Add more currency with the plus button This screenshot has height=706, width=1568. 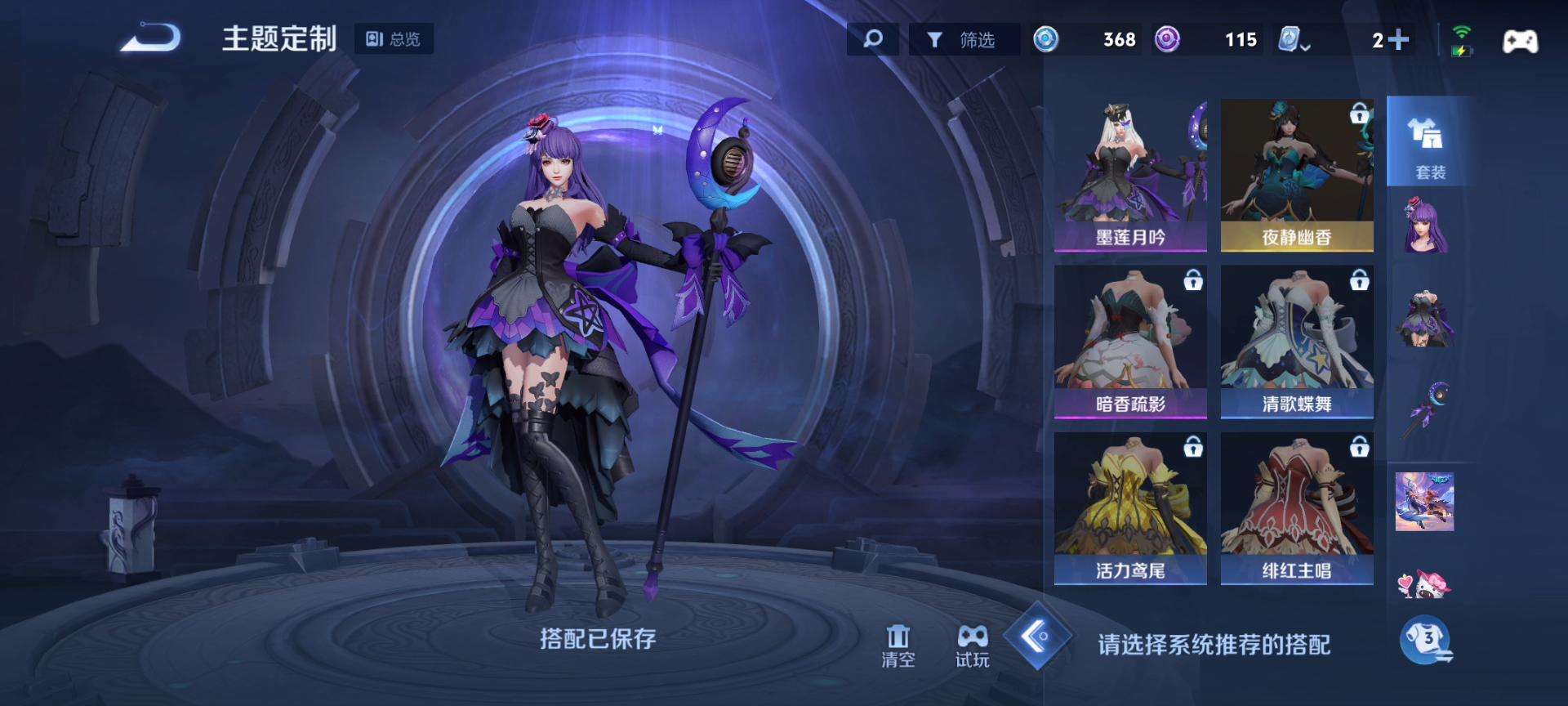click(x=1397, y=39)
